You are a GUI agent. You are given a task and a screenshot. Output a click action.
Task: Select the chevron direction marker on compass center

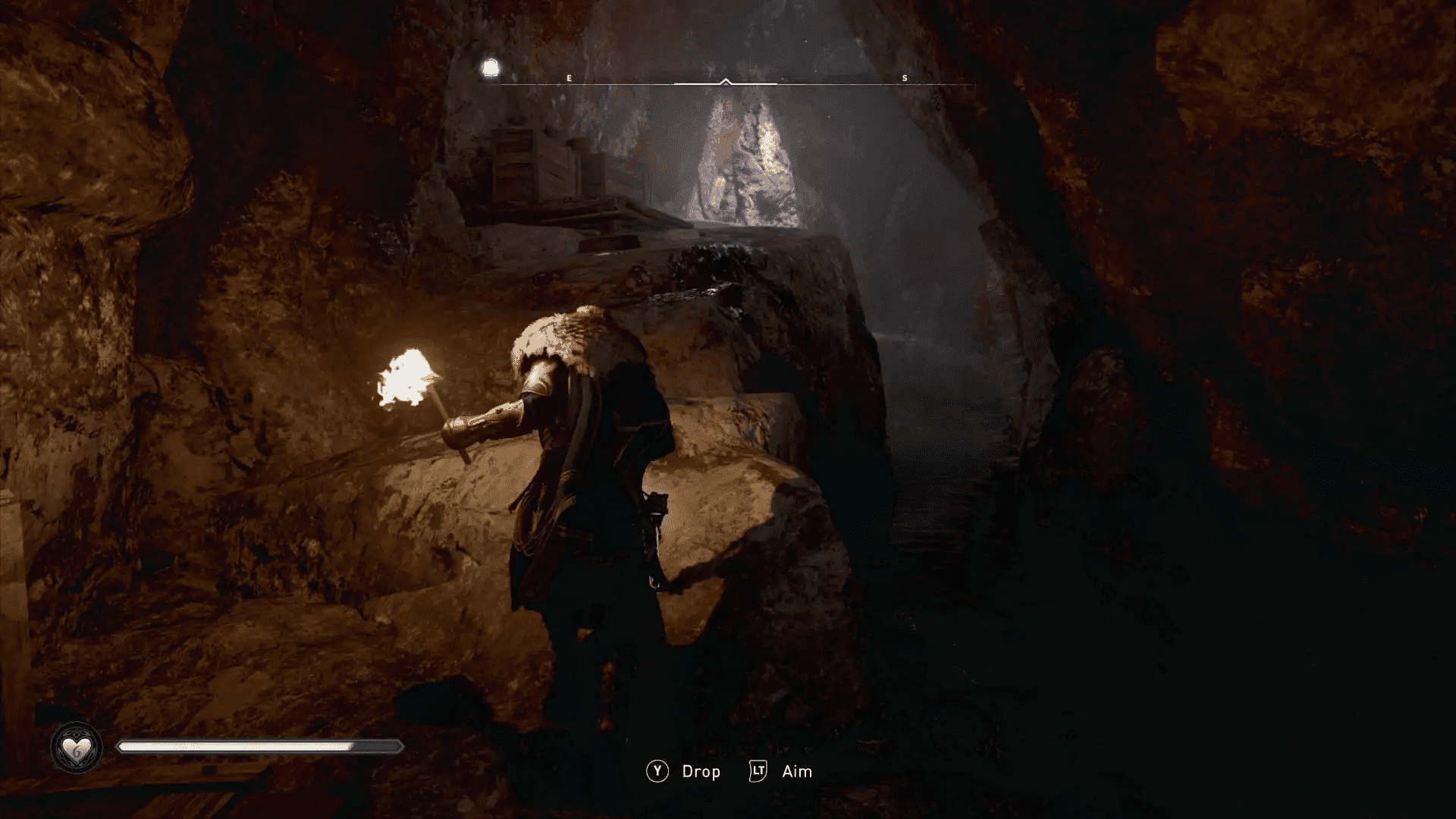726,80
